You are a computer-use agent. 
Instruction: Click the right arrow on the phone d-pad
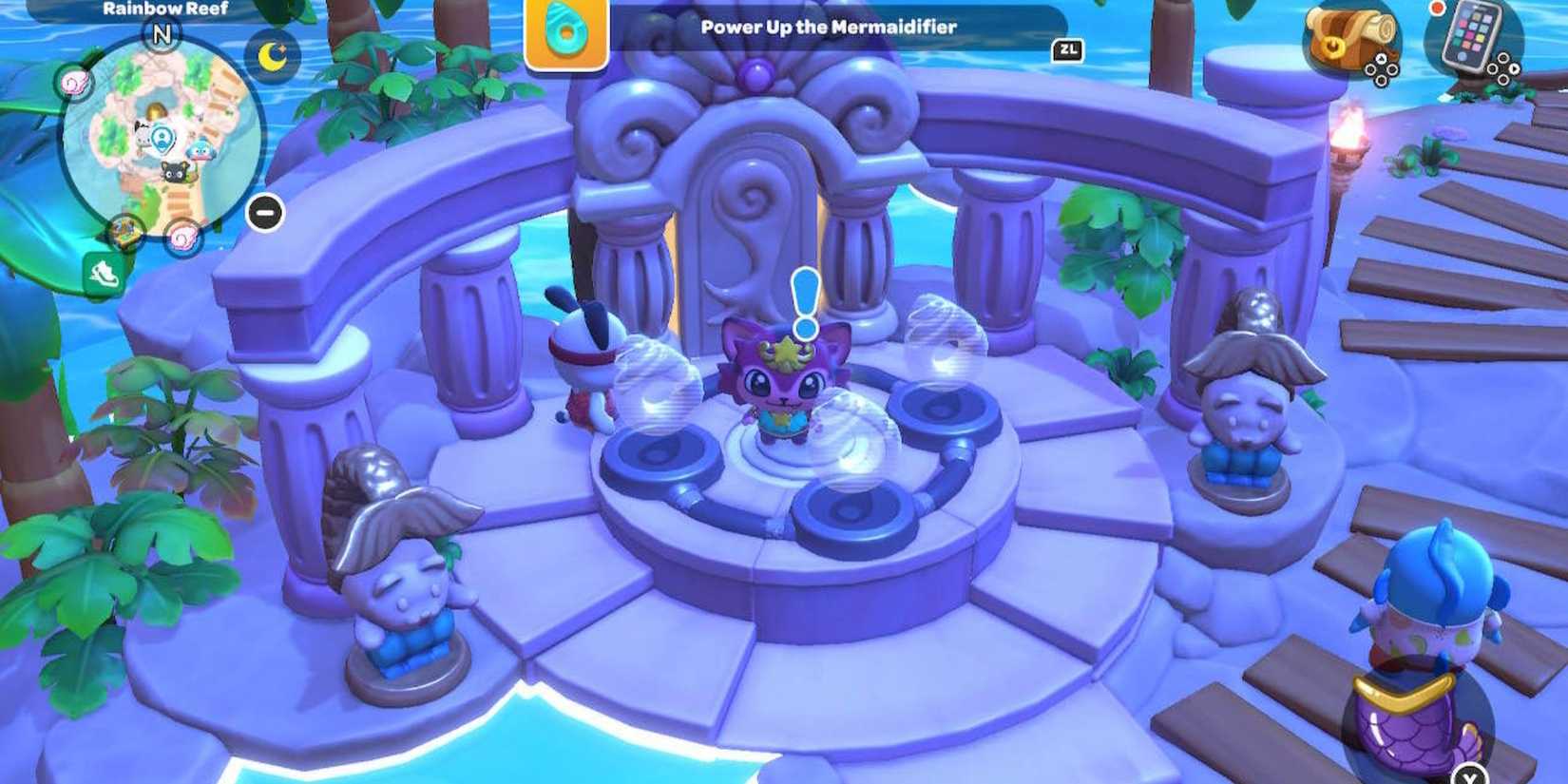pos(1515,68)
